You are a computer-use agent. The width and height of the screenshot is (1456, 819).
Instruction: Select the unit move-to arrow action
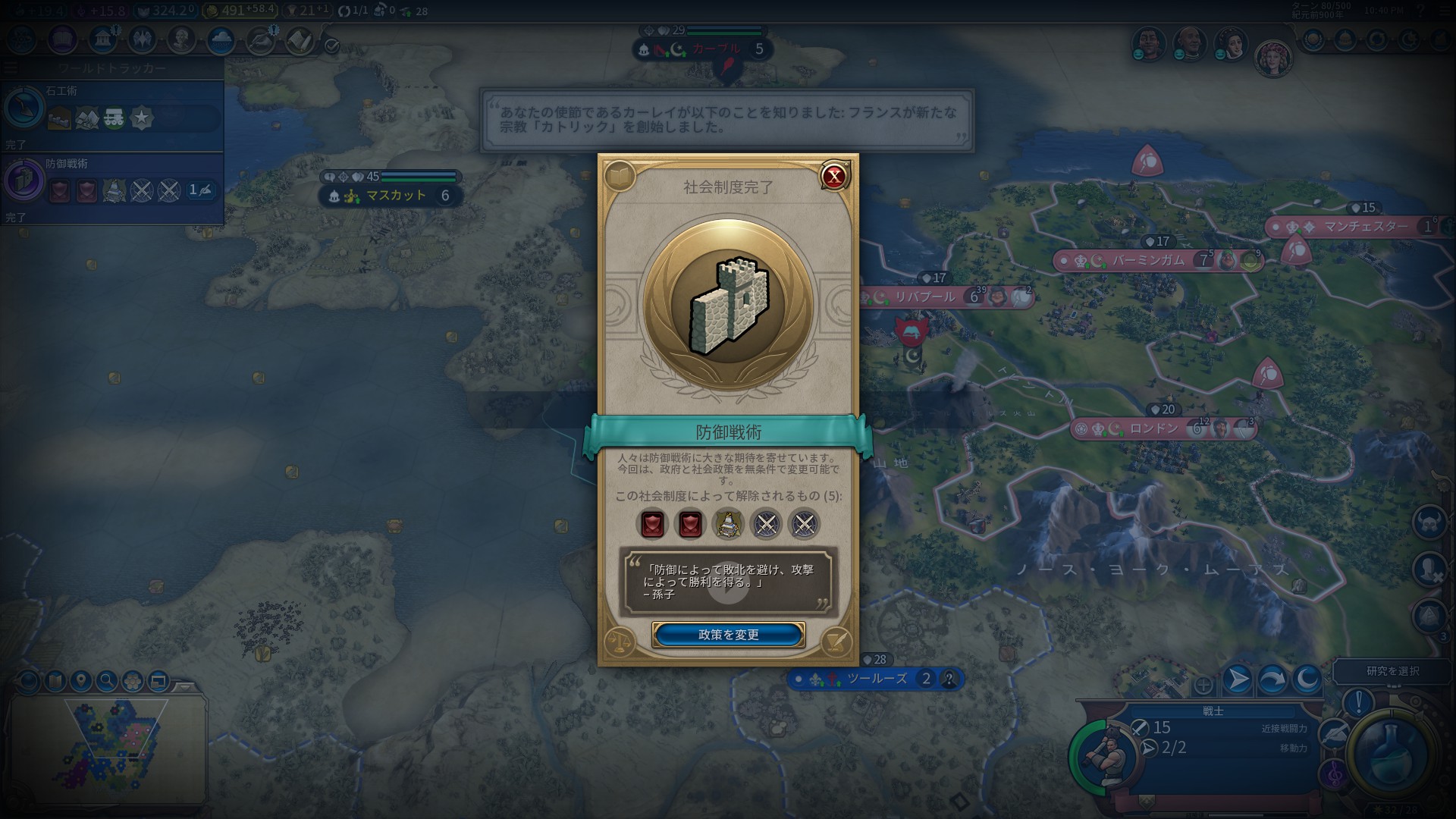(x=1237, y=679)
